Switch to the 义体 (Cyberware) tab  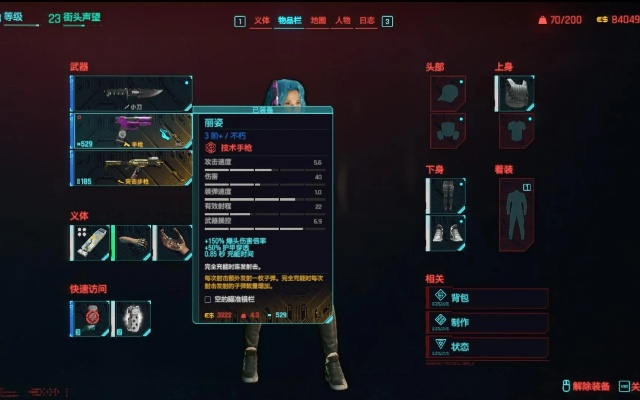(262, 20)
